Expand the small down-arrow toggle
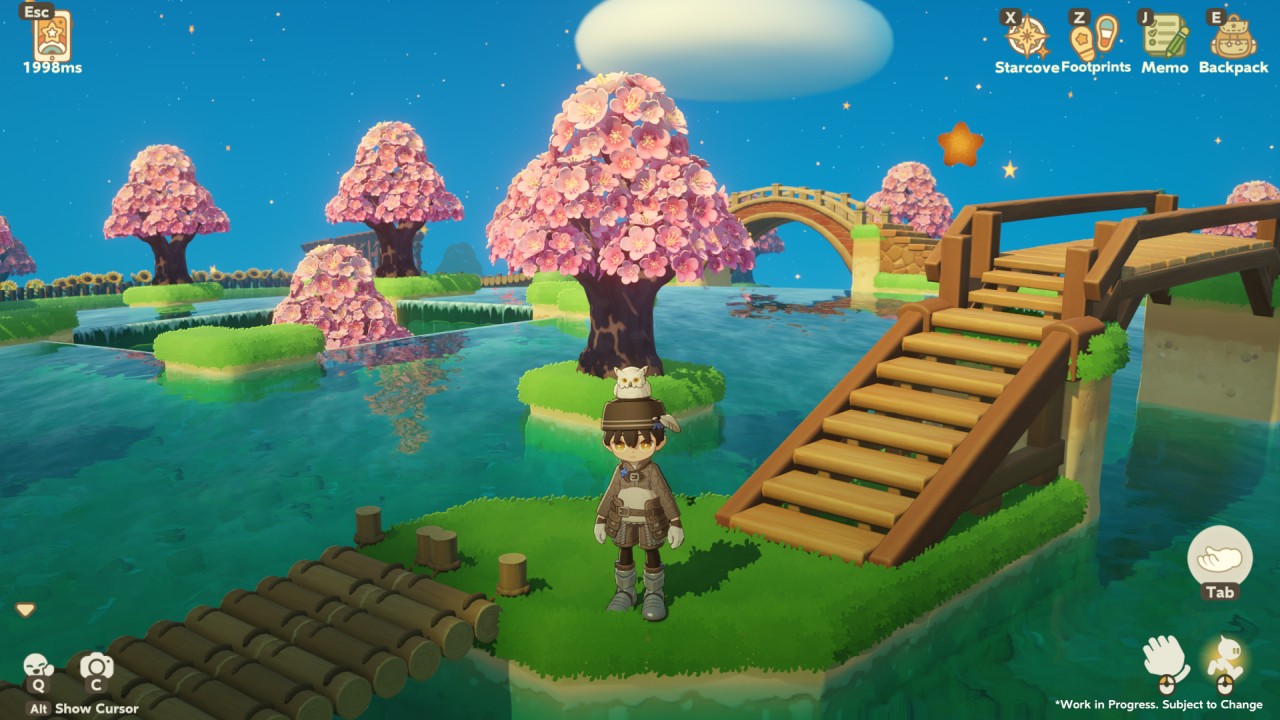 tap(25, 609)
